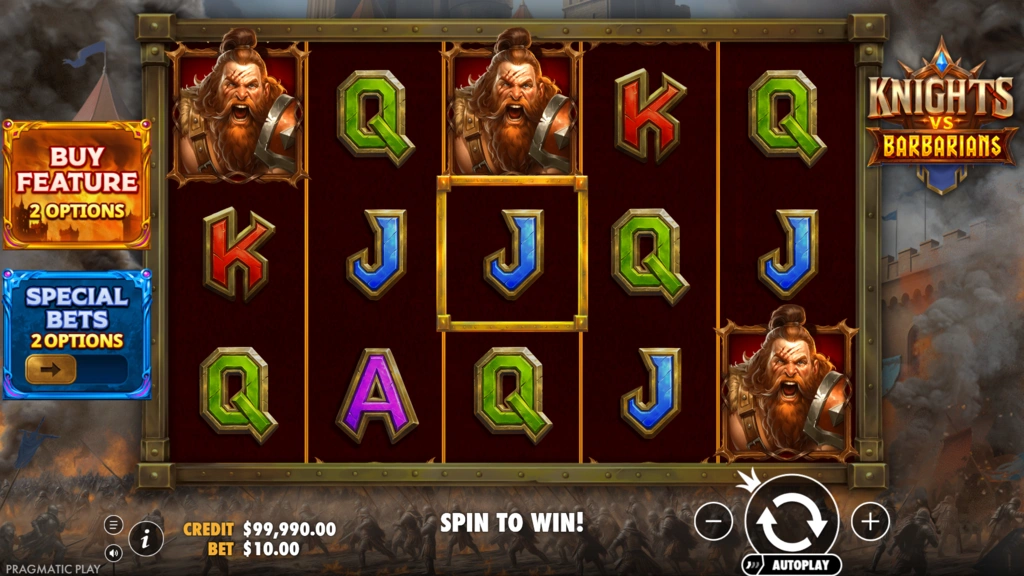
Task: Open the Buy Feature options
Action: (x=77, y=184)
